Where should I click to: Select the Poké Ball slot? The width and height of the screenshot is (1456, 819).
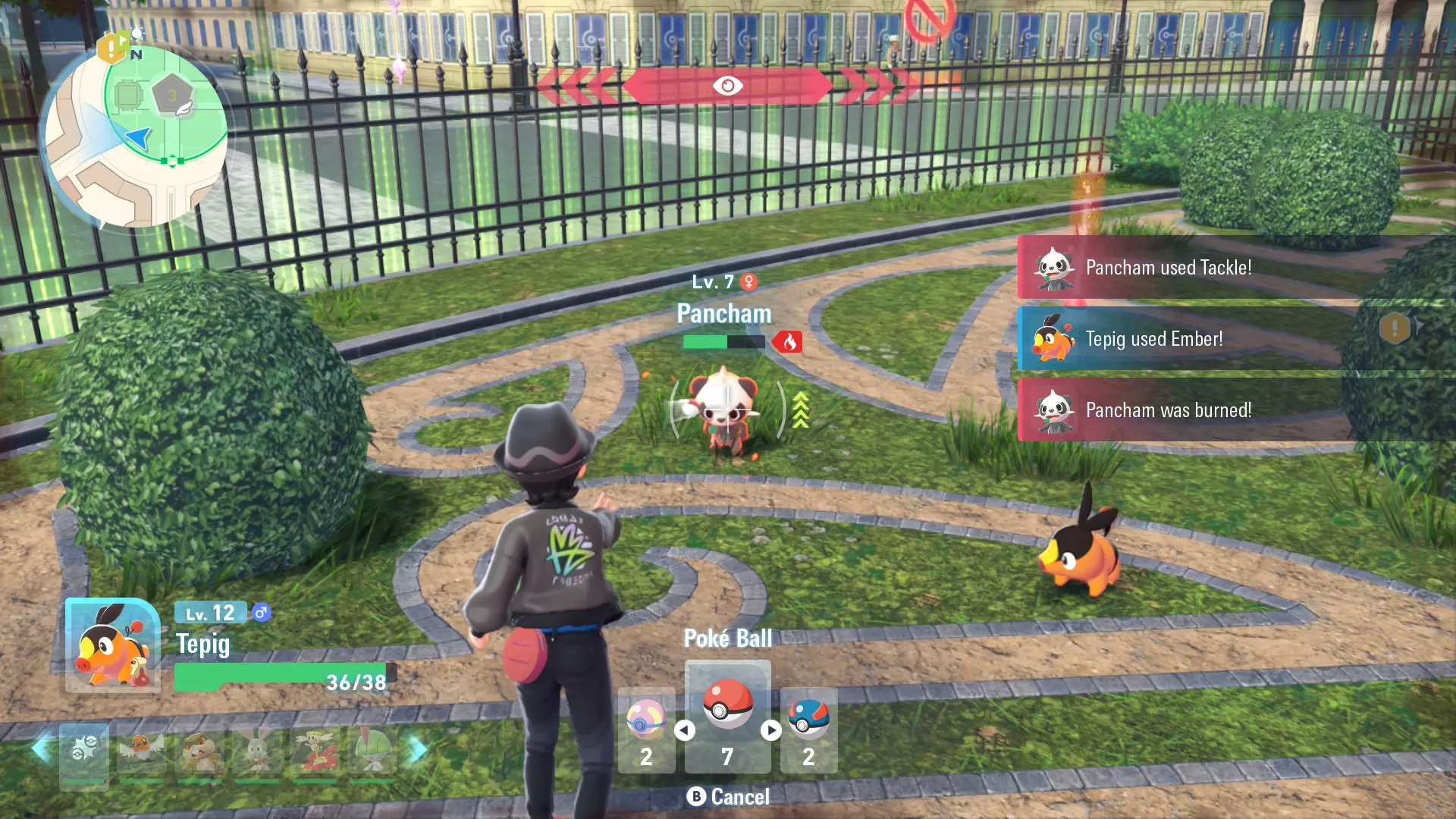click(x=727, y=716)
